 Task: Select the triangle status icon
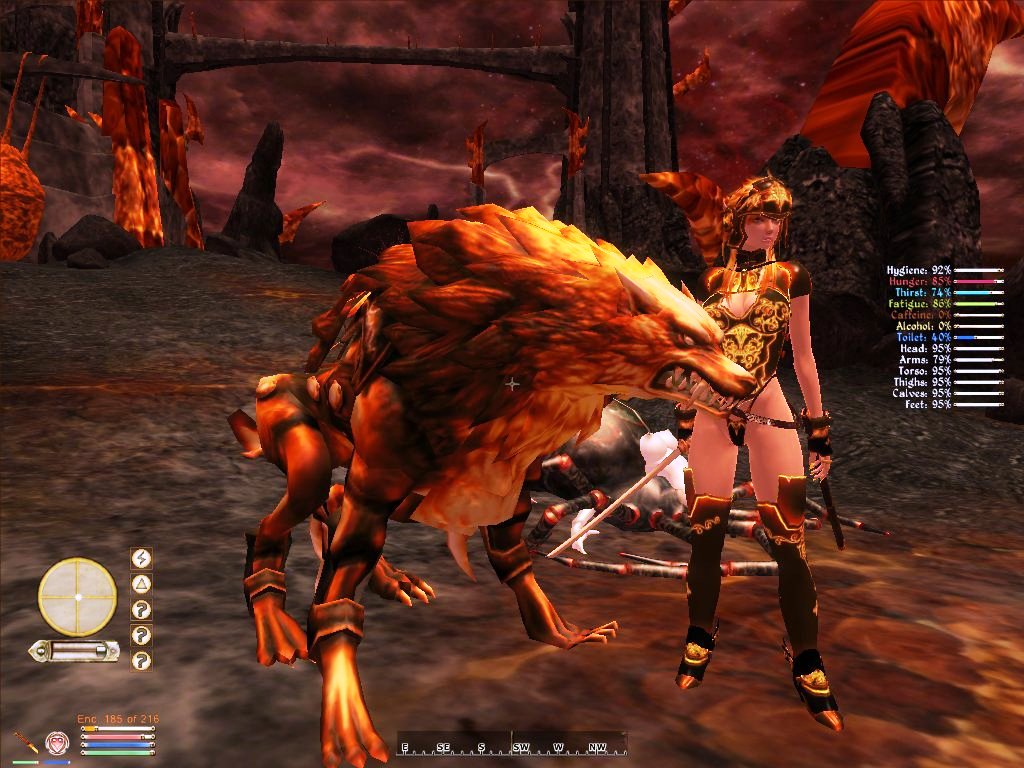coord(142,584)
